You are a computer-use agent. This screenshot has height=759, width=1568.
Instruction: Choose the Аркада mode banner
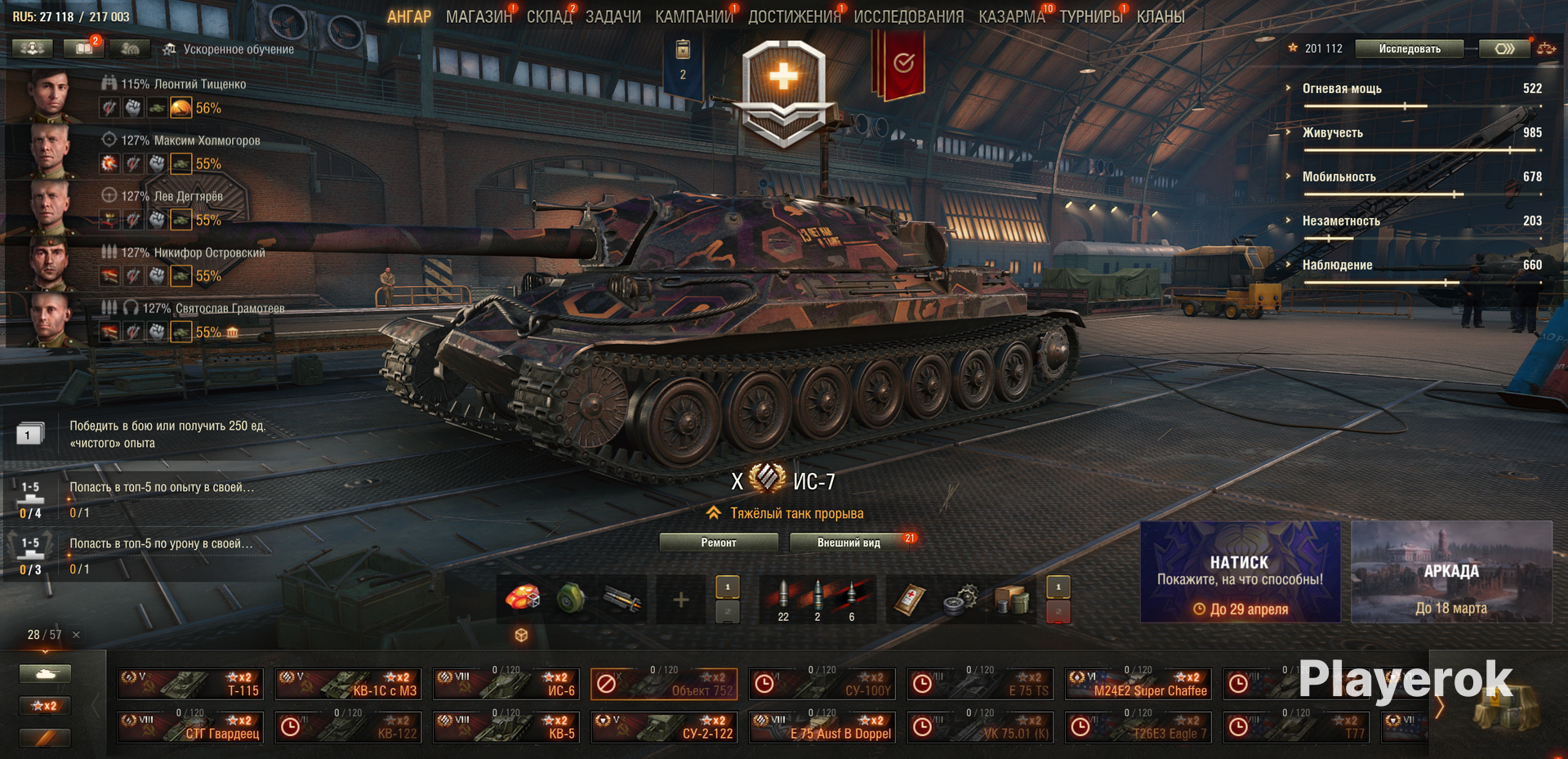(x=1451, y=572)
